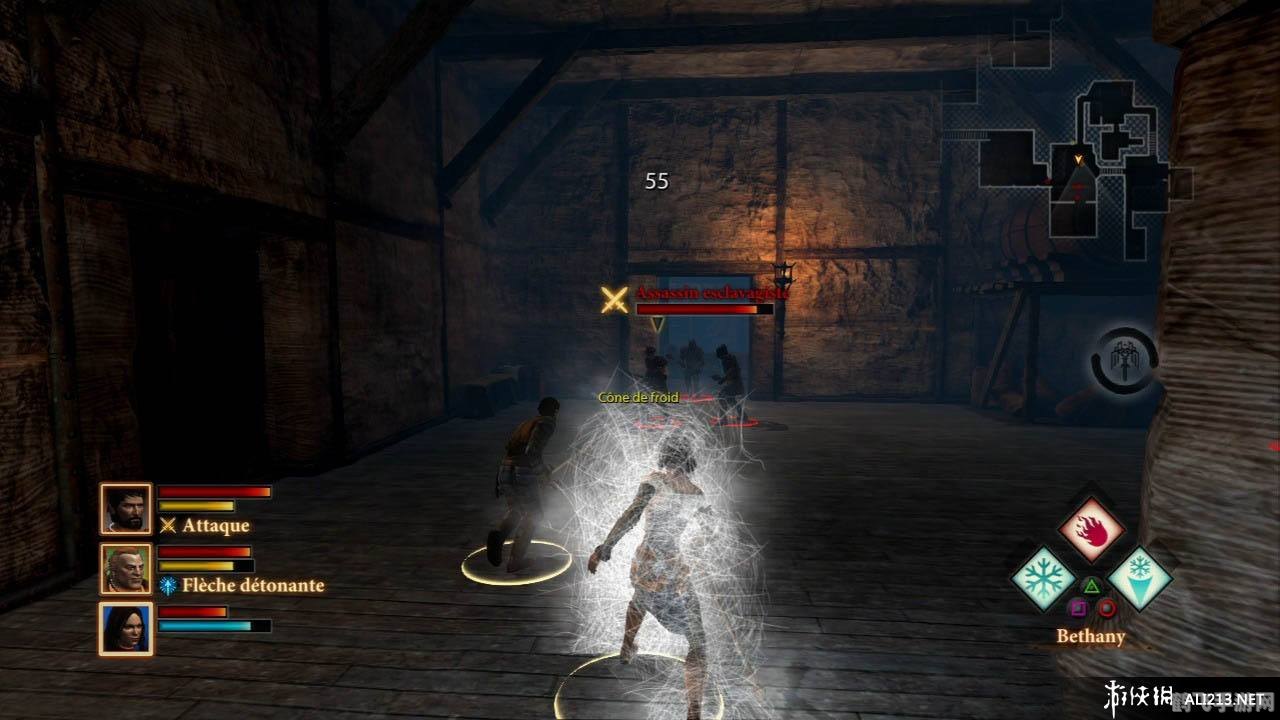Select the blond companion portrait using Flèche détonante
The image size is (1280, 720).
tap(126, 569)
